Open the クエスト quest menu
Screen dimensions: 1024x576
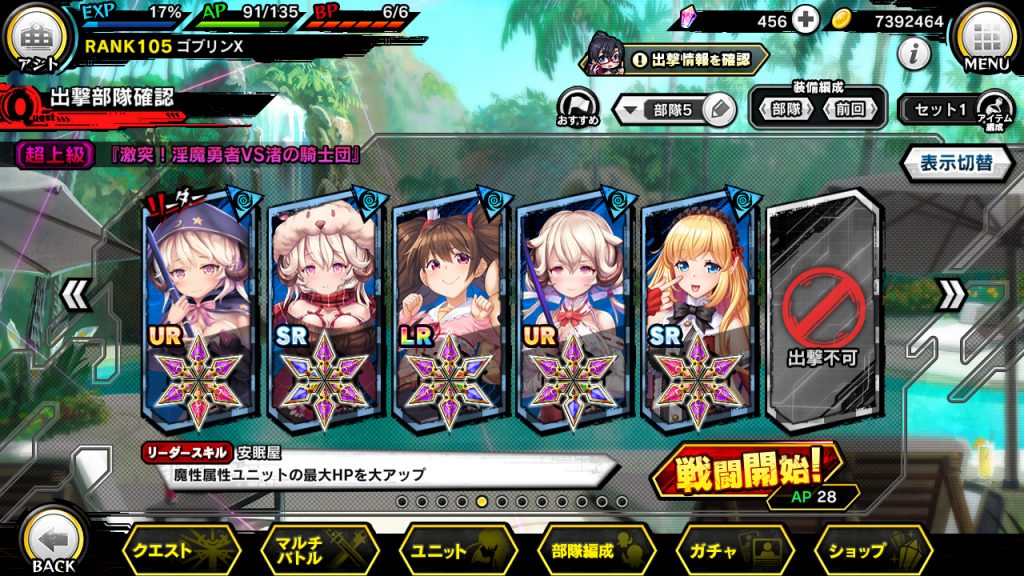click(x=181, y=550)
